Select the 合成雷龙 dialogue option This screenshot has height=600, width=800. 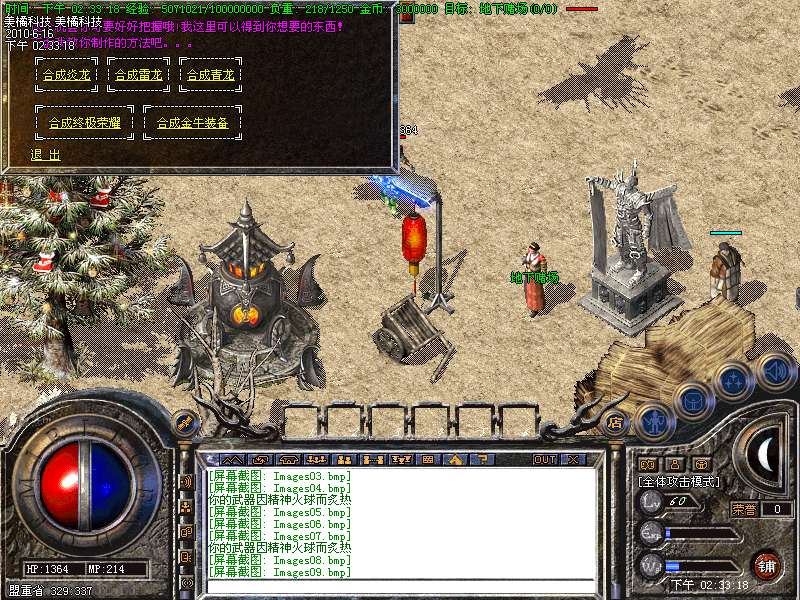tap(138, 74)
